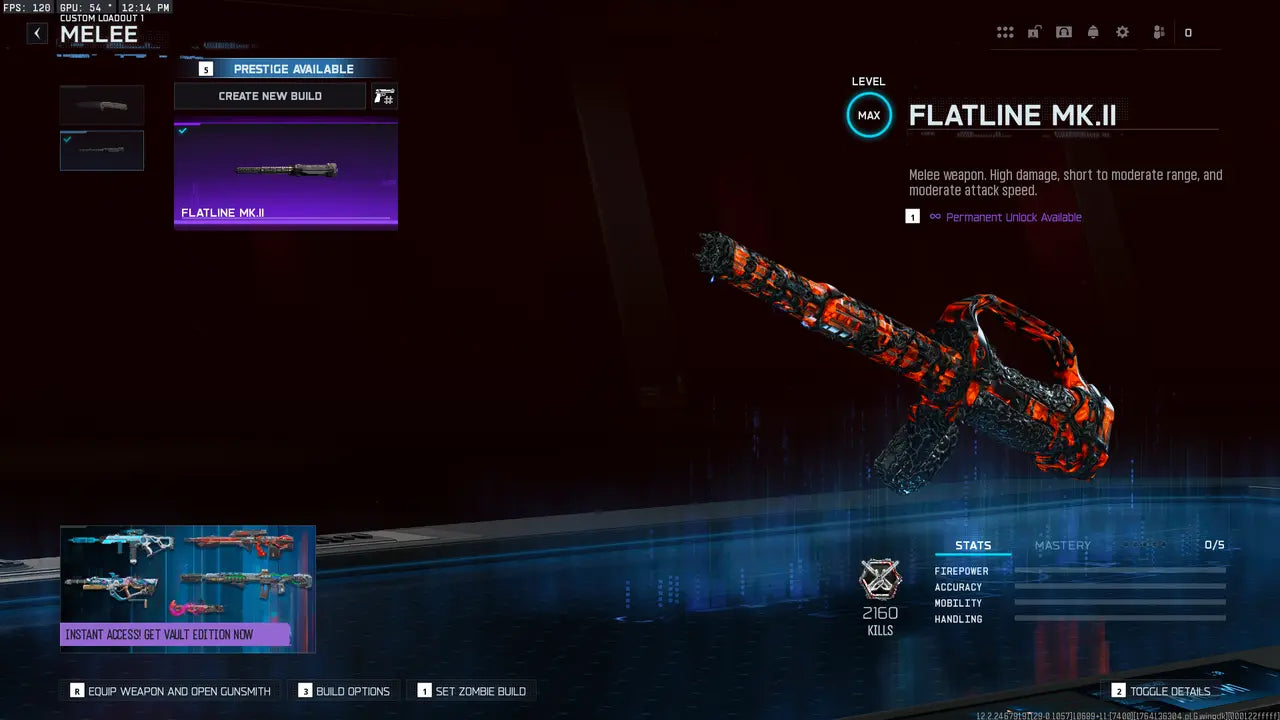The image size is (1280, 720).
Task: Click the Firepower stat bar
Action: tap(1120, 571)
